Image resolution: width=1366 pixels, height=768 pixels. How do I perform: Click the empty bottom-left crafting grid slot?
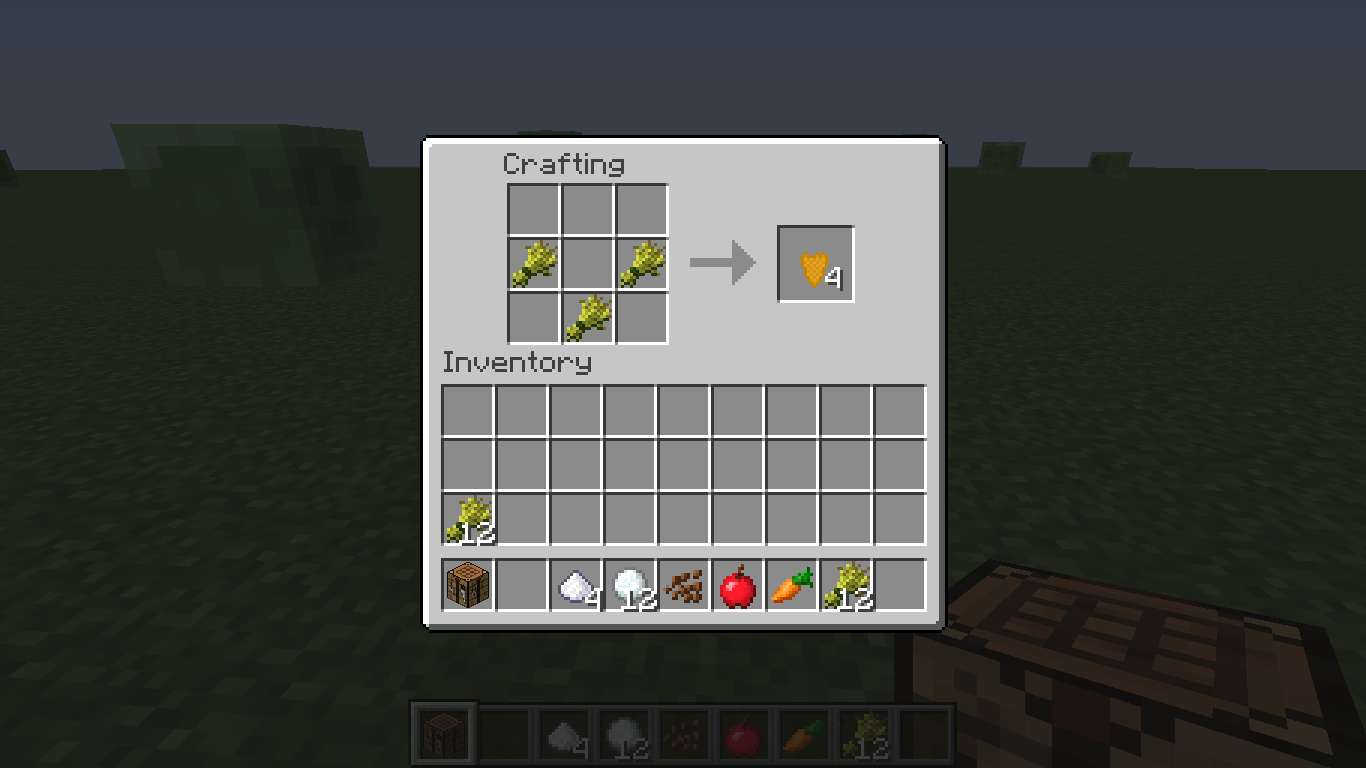point(533,316)
